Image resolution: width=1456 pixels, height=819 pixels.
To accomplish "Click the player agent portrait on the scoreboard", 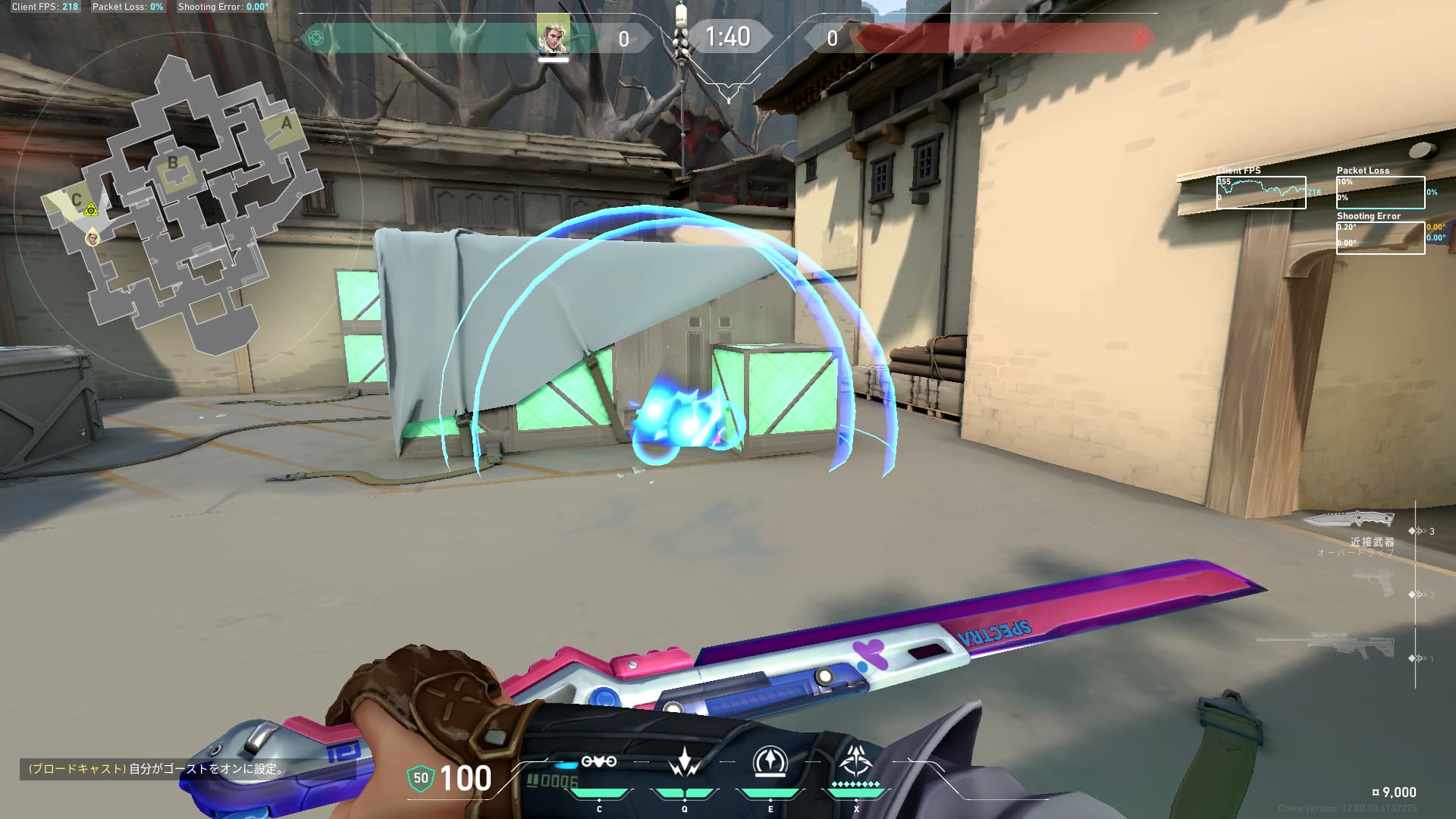I will tap(554, 34).
